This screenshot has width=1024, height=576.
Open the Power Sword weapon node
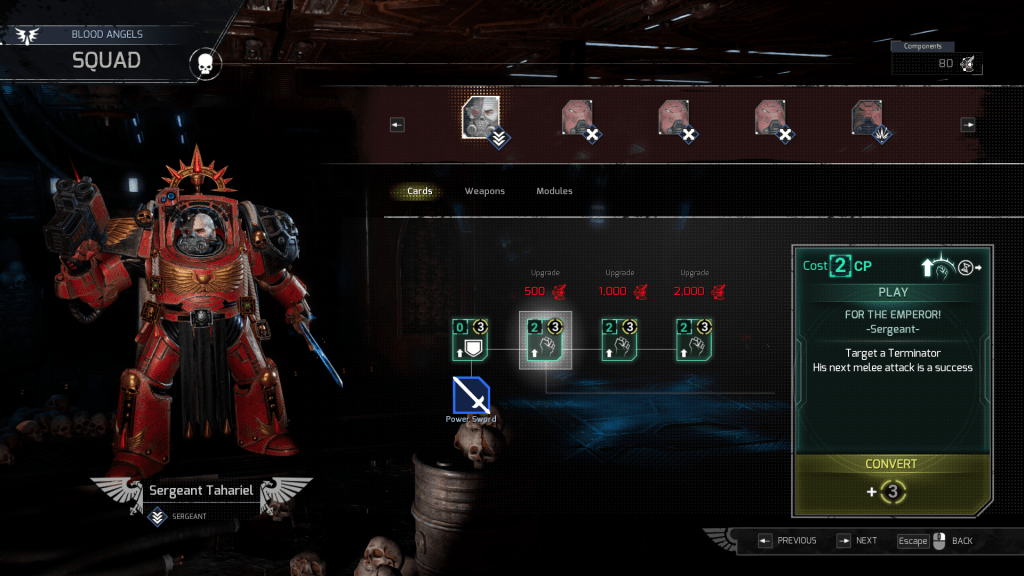pos(470,395)
